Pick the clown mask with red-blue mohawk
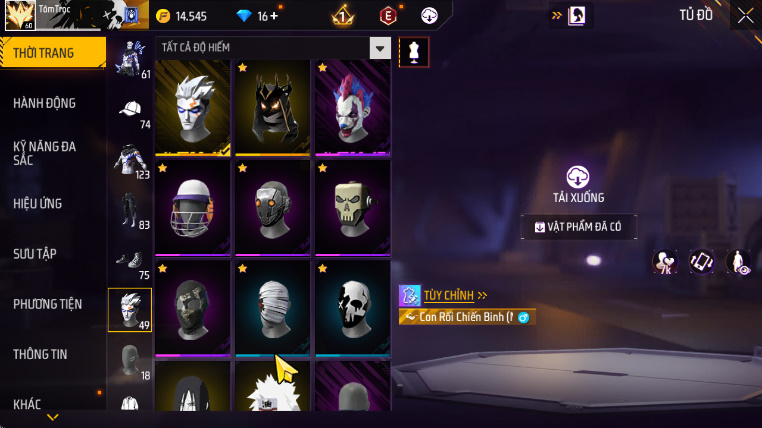The image size is (762, 428). pos(352,107)
